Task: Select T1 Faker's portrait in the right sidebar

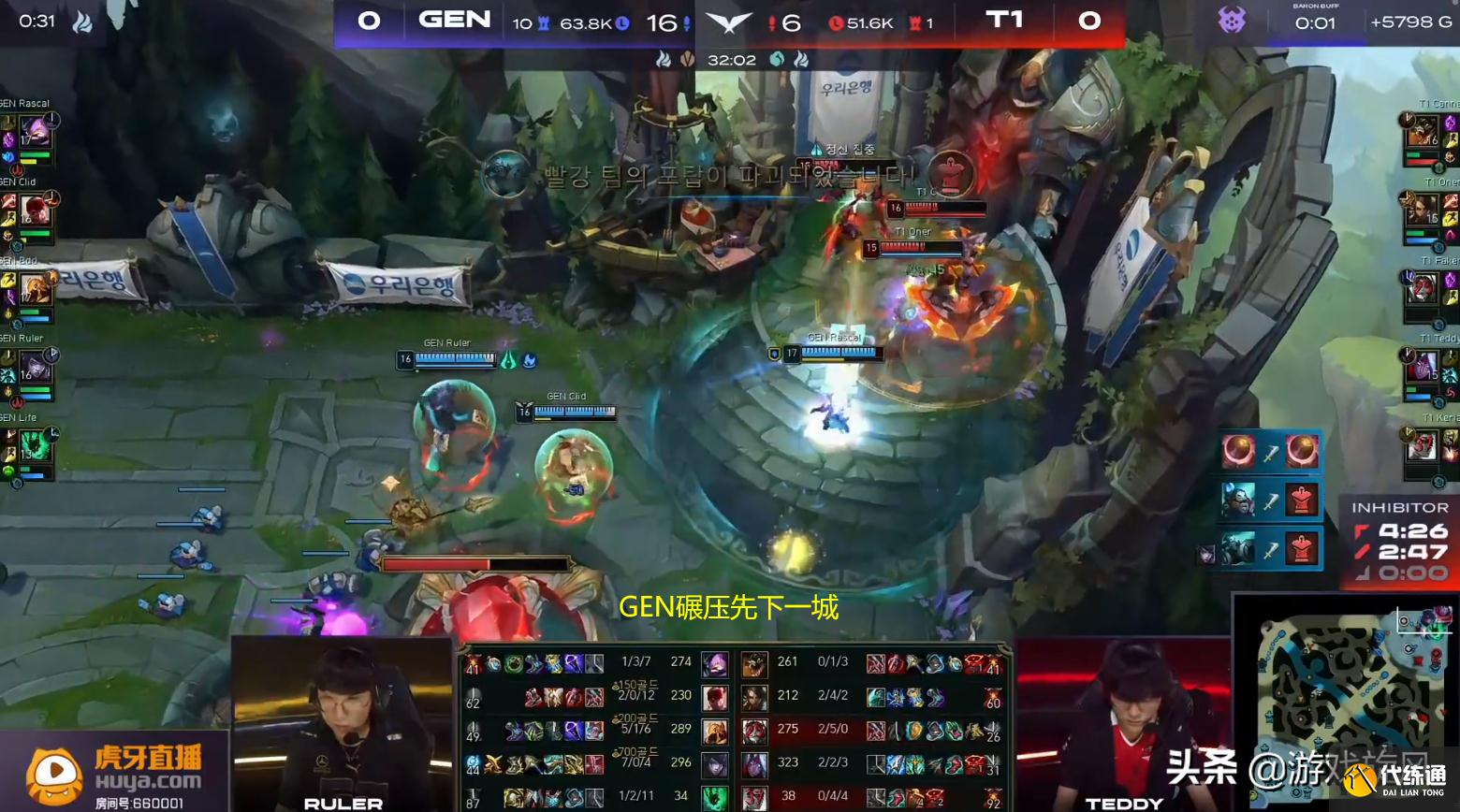Action: [1424, 286]
